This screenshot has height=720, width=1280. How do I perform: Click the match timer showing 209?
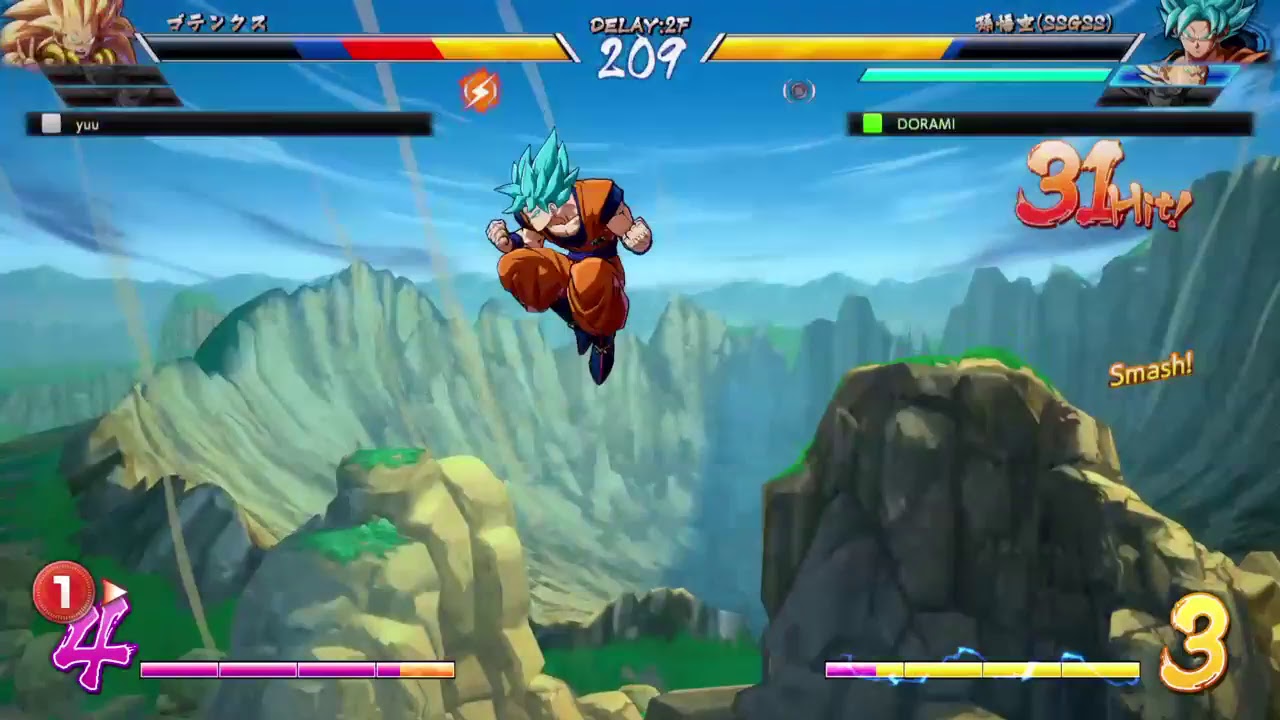(645, 57)
